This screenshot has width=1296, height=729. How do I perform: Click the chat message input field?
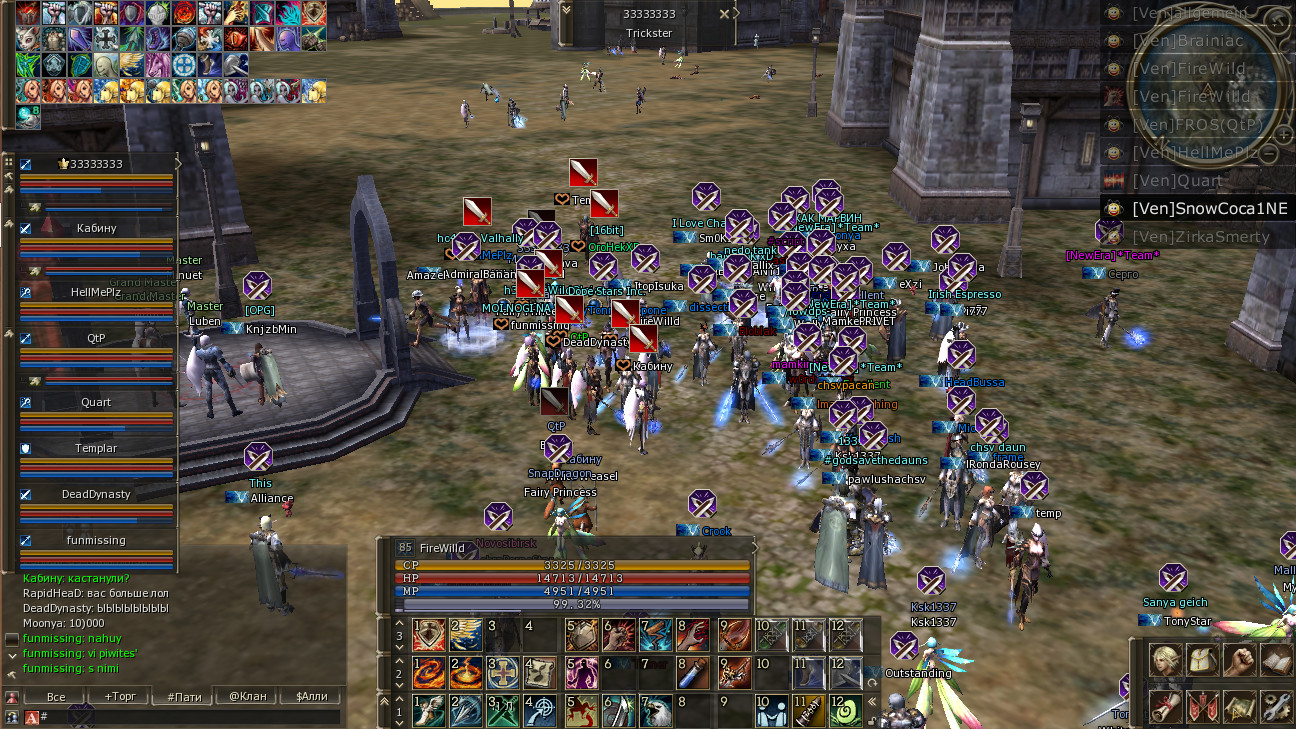(x=190, y=717)
